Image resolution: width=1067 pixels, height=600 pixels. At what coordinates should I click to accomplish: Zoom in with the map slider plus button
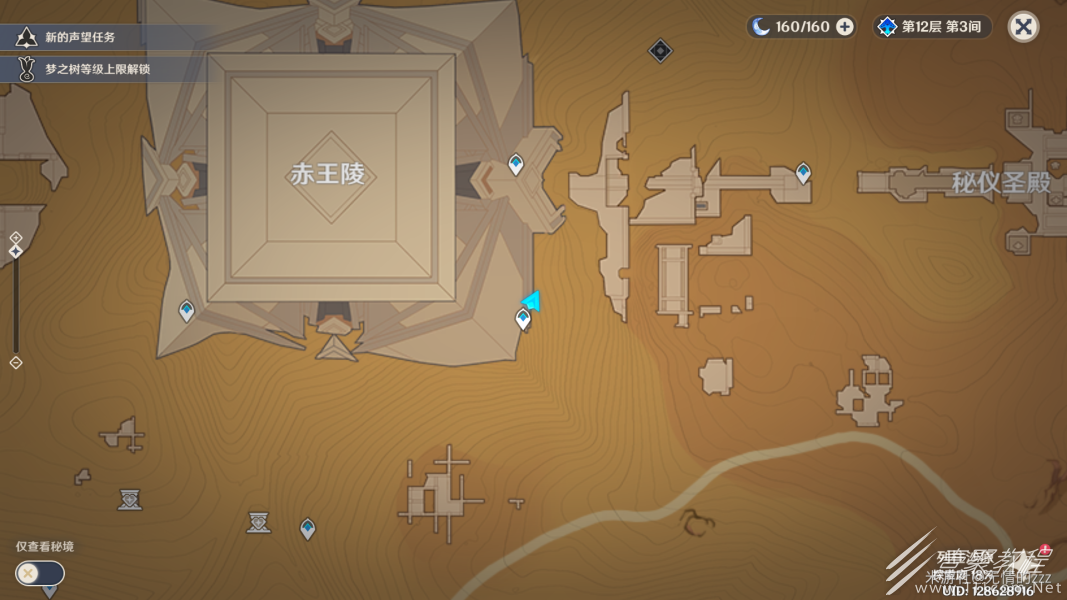(x=16, y=237)
